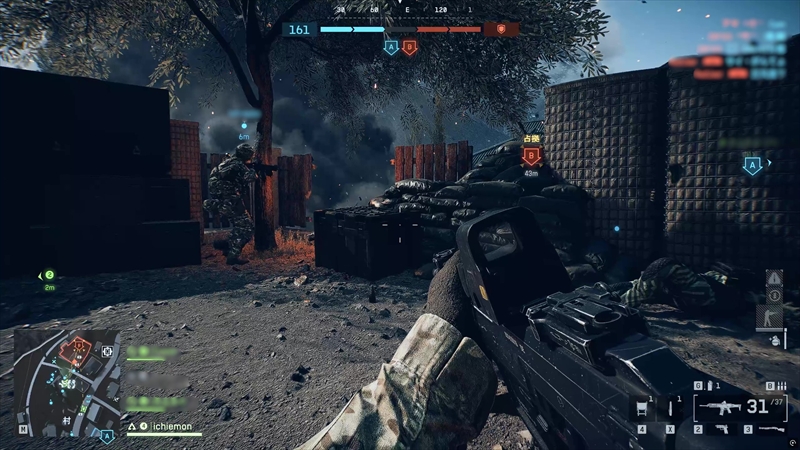Click the red objective B flag under the score bar

tap(409, 46)
